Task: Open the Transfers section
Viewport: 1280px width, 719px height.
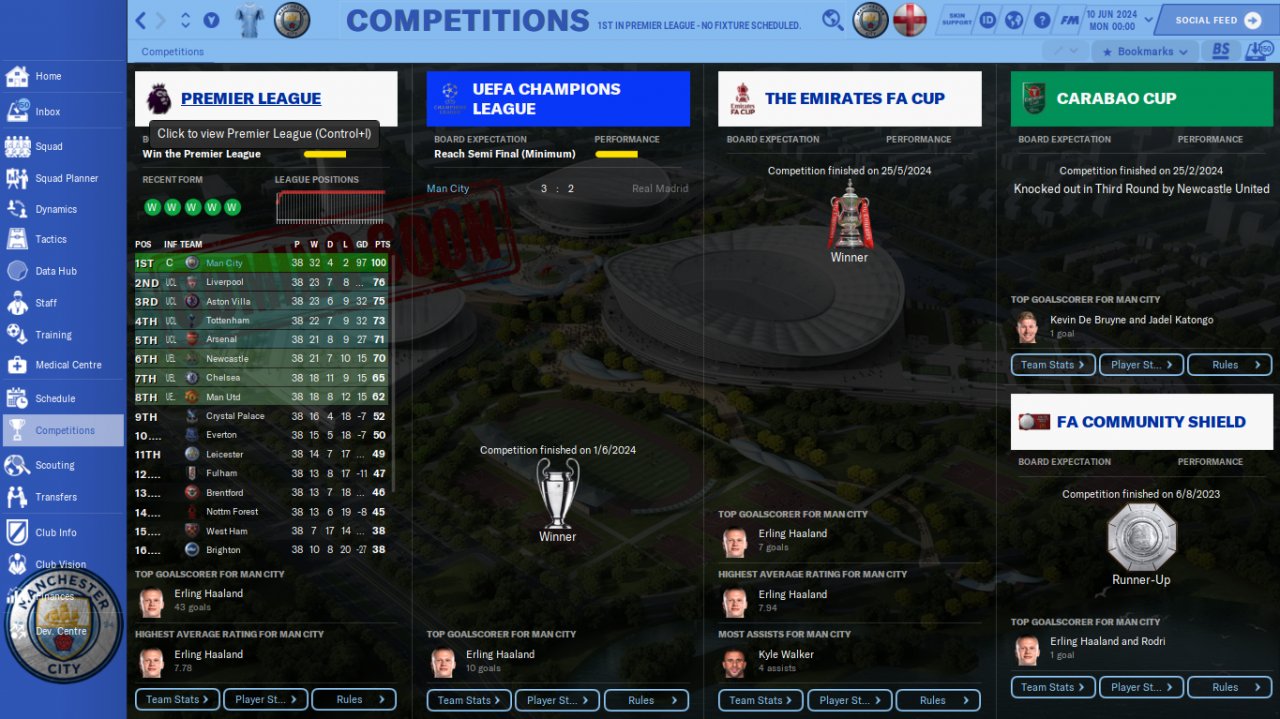Action: click(x=55, y=497)
